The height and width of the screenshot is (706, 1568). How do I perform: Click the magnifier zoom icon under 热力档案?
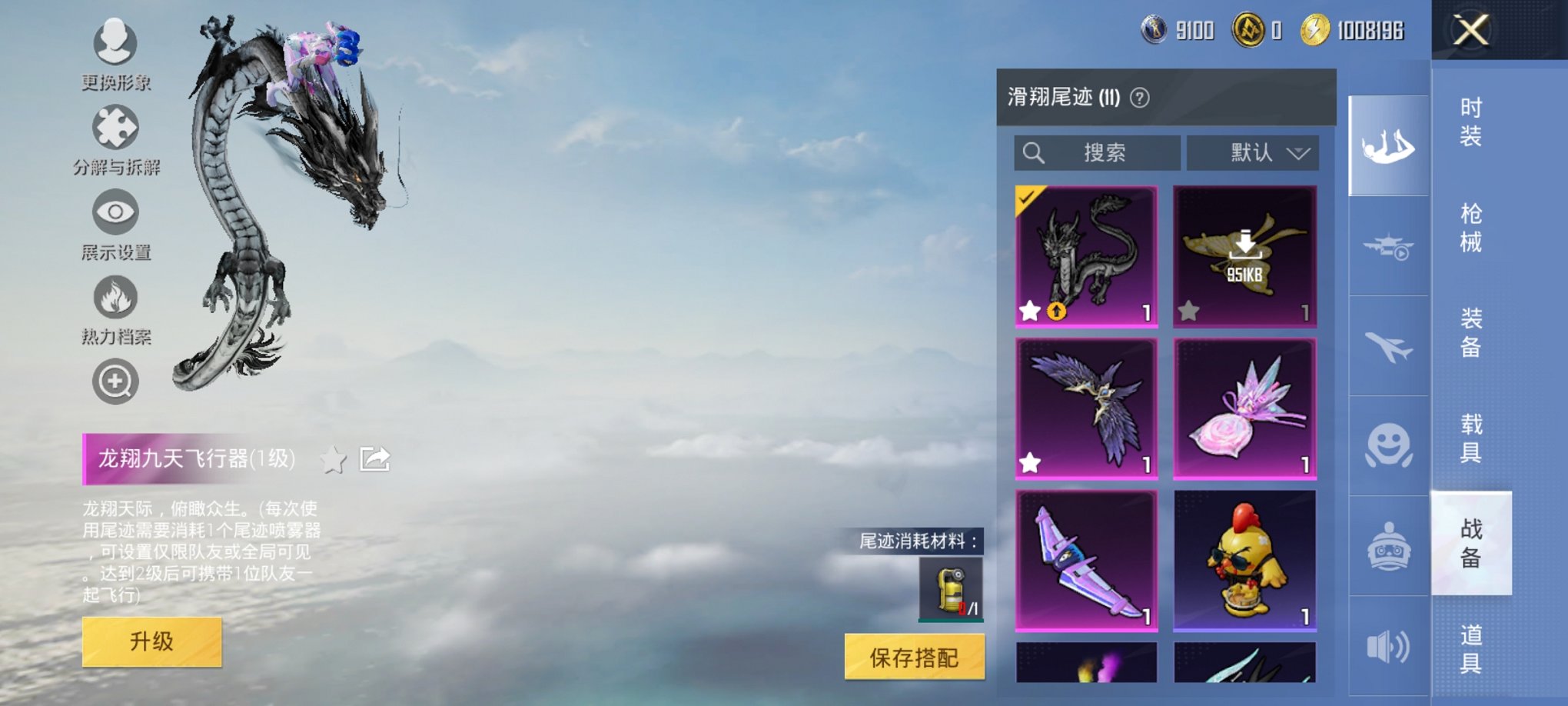tap(115, 380)
